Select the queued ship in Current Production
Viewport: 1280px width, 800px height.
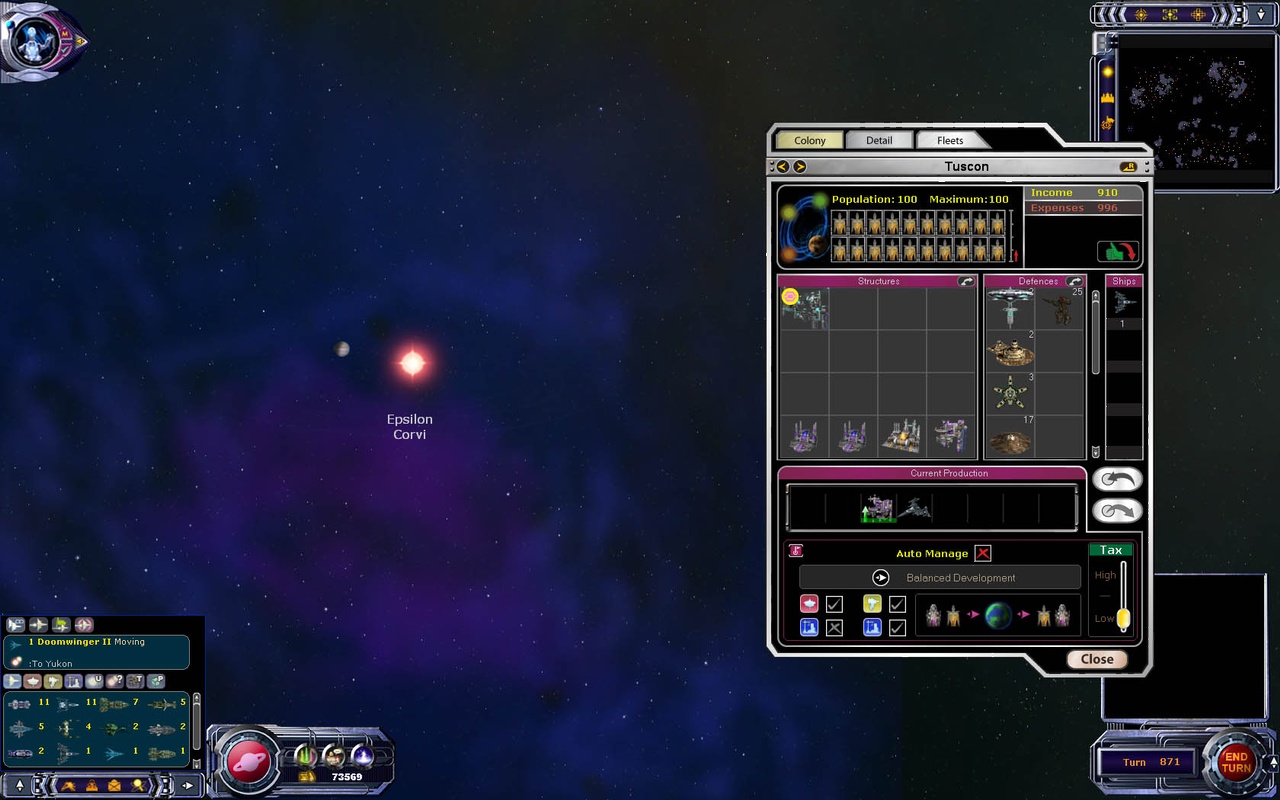coord(915,508)
